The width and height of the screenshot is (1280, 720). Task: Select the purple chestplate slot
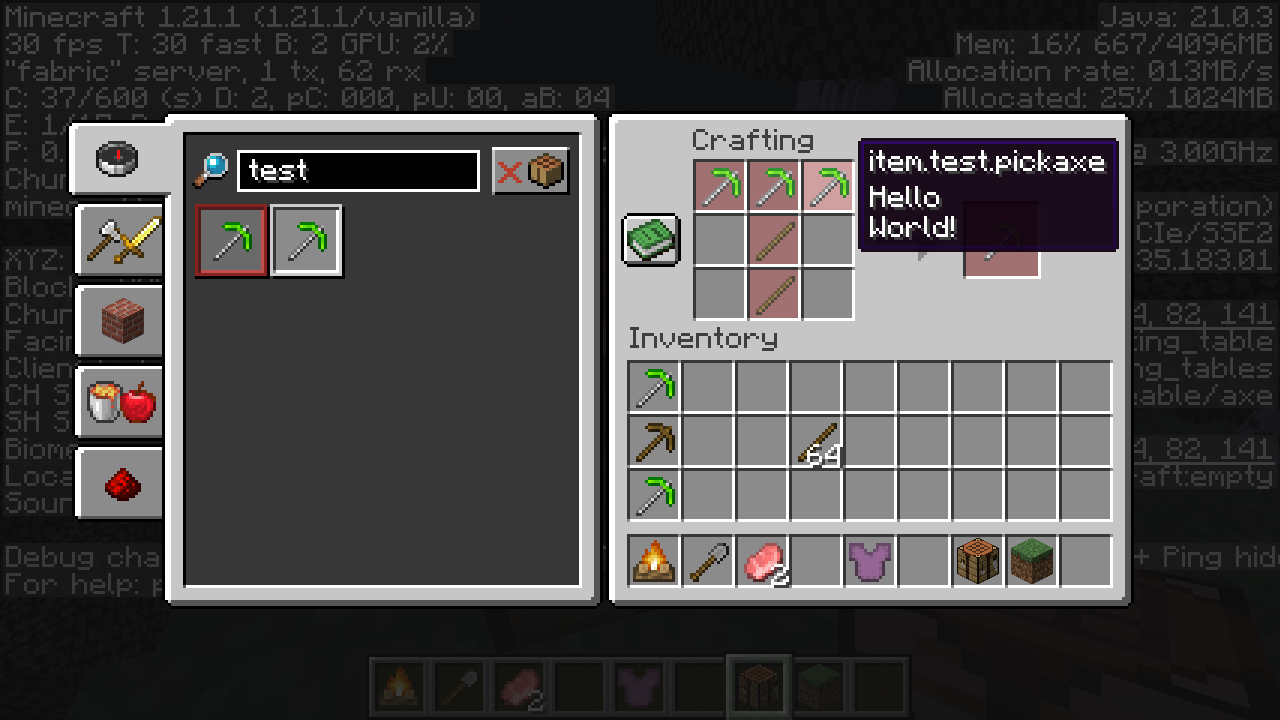pyautogui.click(x=870, y=561)
